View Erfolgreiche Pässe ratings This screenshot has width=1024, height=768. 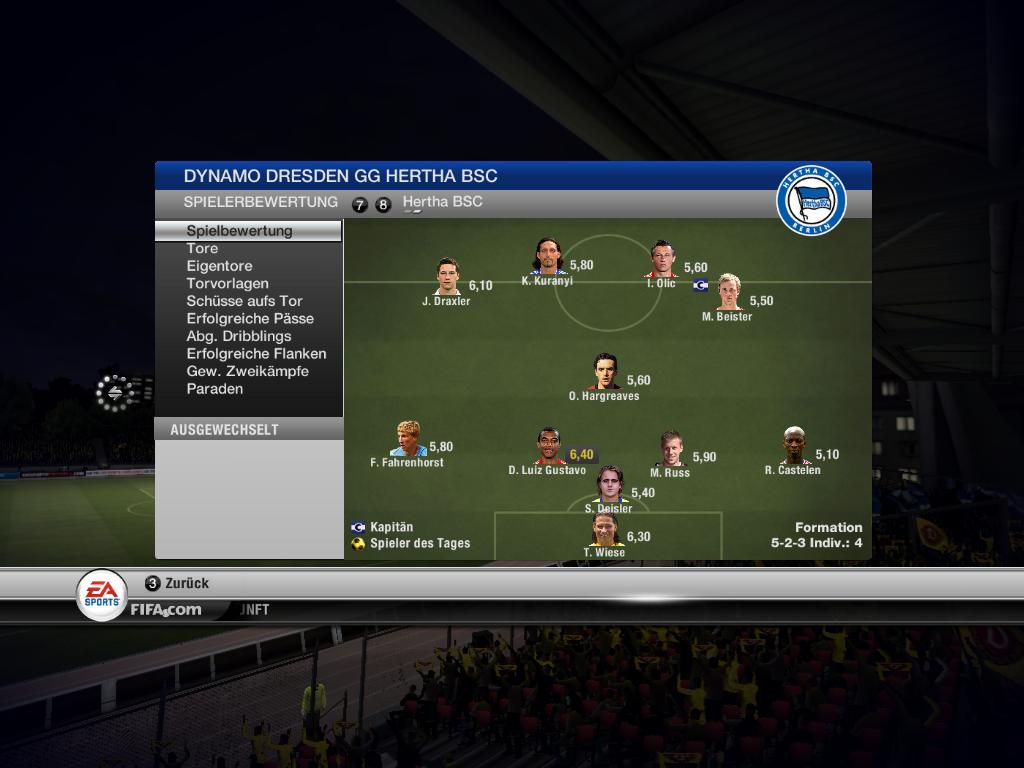250,319
